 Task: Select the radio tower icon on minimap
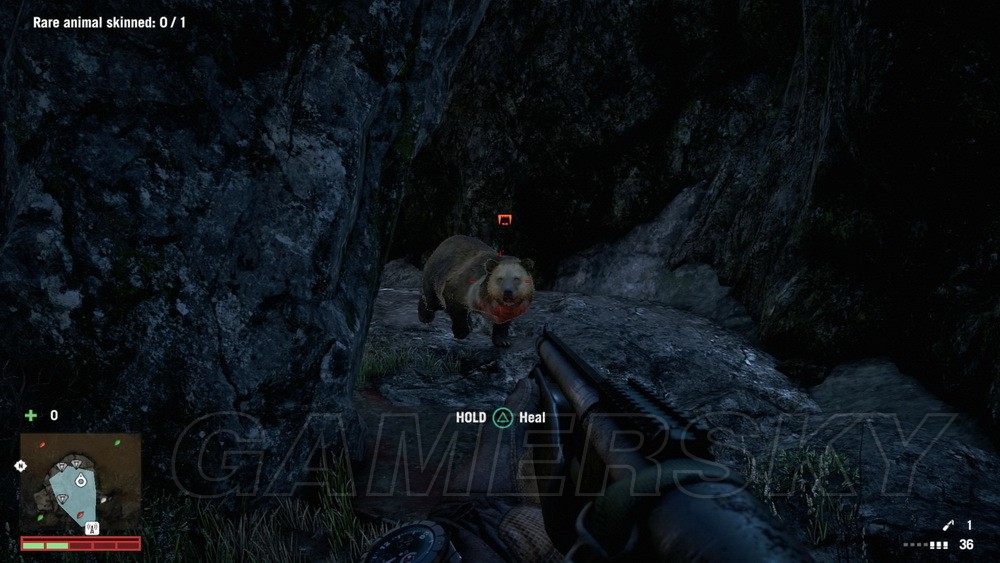[x=93, y=529]
